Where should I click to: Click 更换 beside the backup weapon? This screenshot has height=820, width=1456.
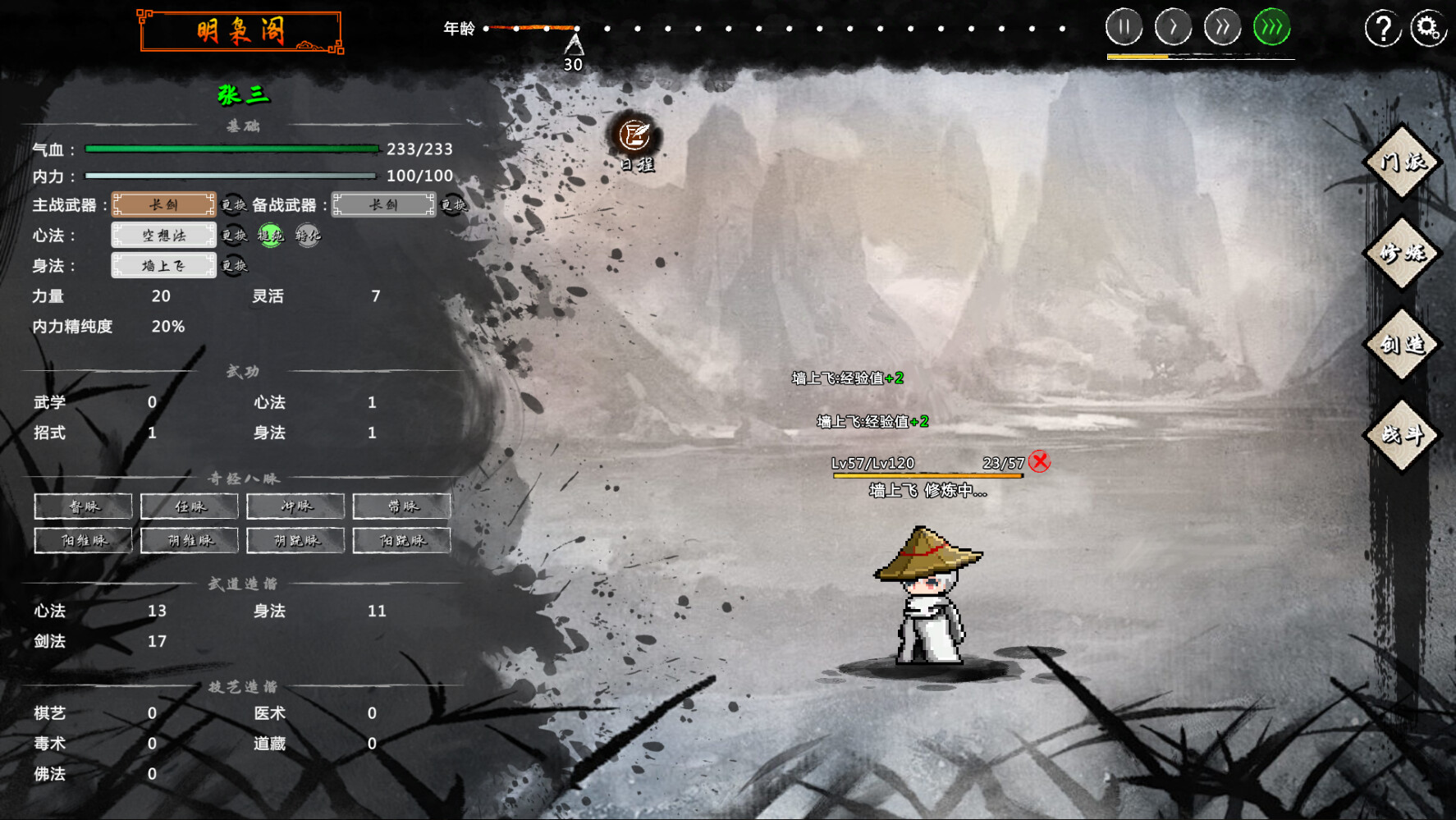[457, 205]
